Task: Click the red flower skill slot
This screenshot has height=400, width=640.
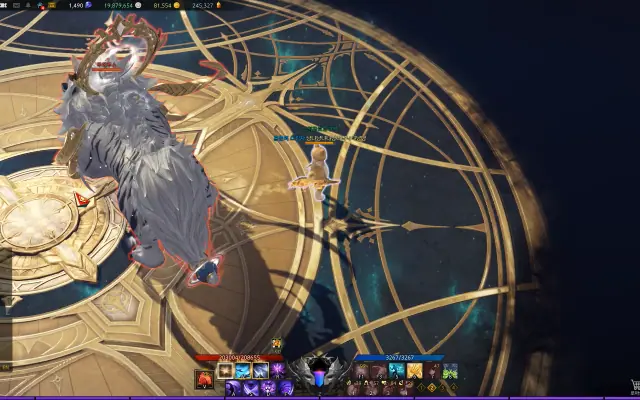Action: (203, 378)
